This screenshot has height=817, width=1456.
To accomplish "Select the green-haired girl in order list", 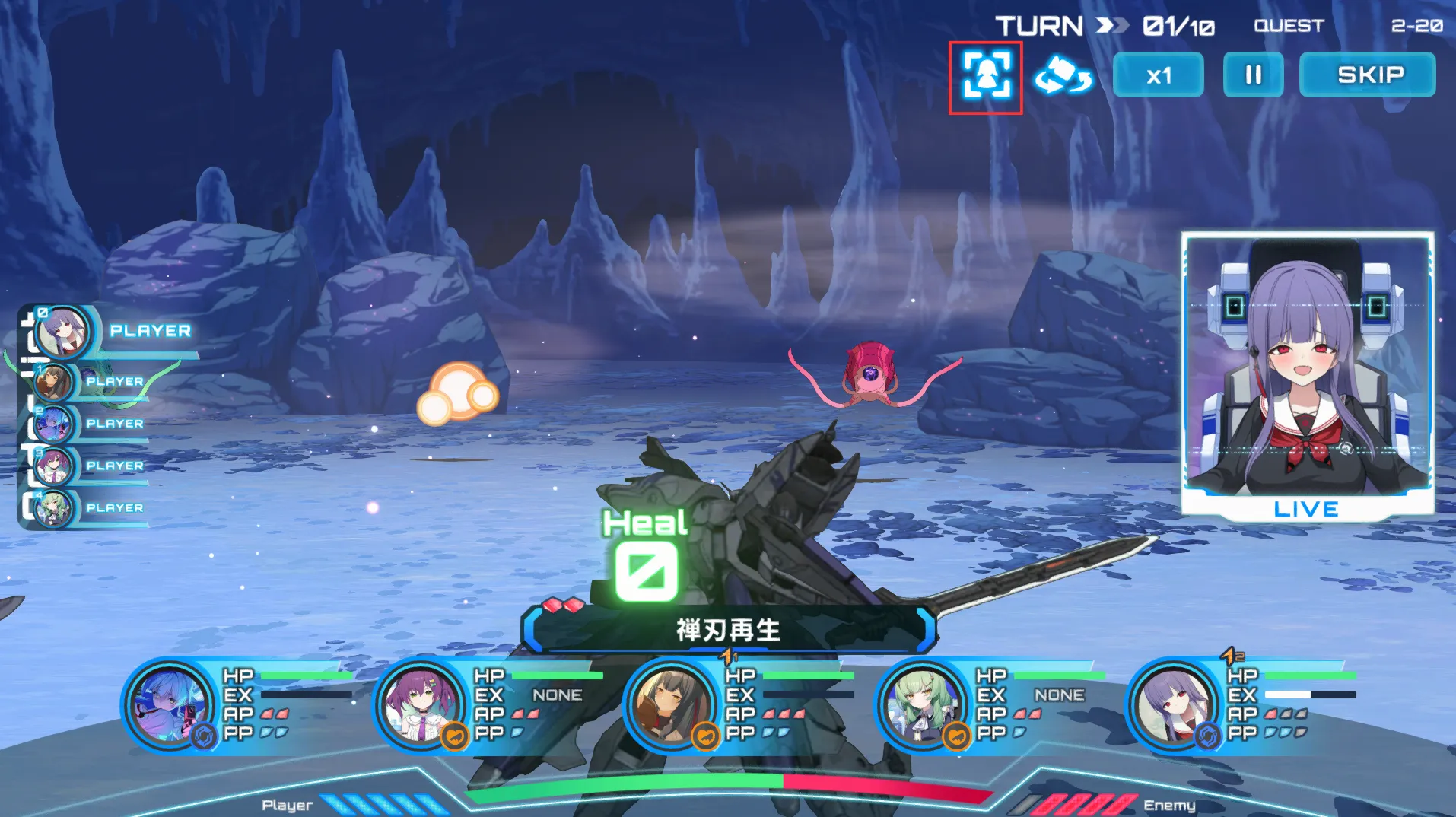I will tap(55, 508).
